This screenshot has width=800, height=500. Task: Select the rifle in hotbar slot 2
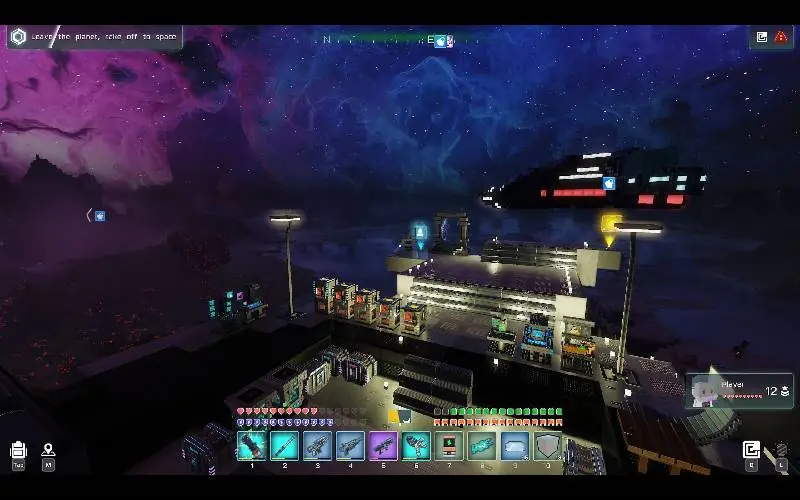(284, 445)
